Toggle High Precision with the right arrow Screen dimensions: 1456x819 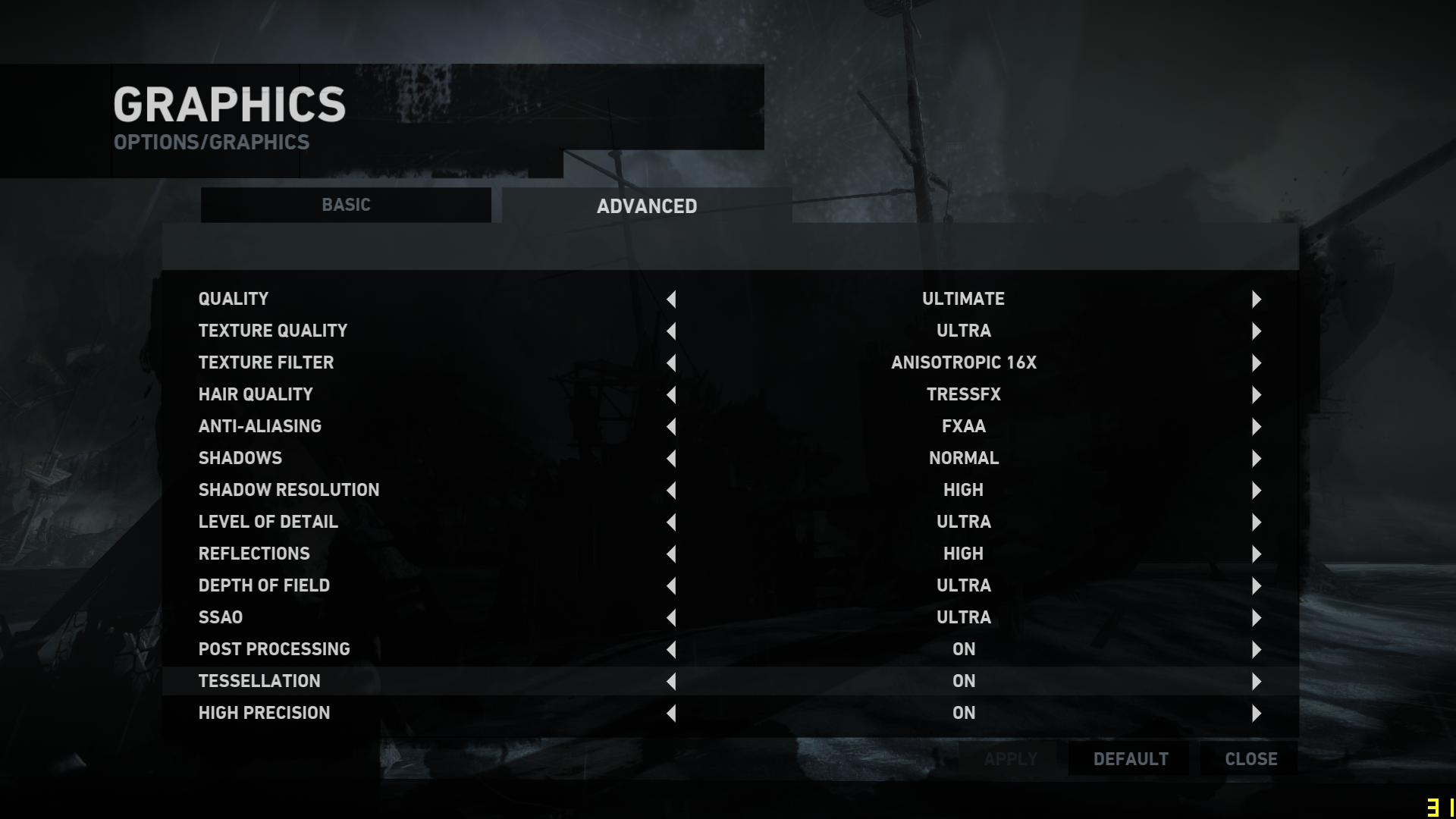(x=1257, y=714)
